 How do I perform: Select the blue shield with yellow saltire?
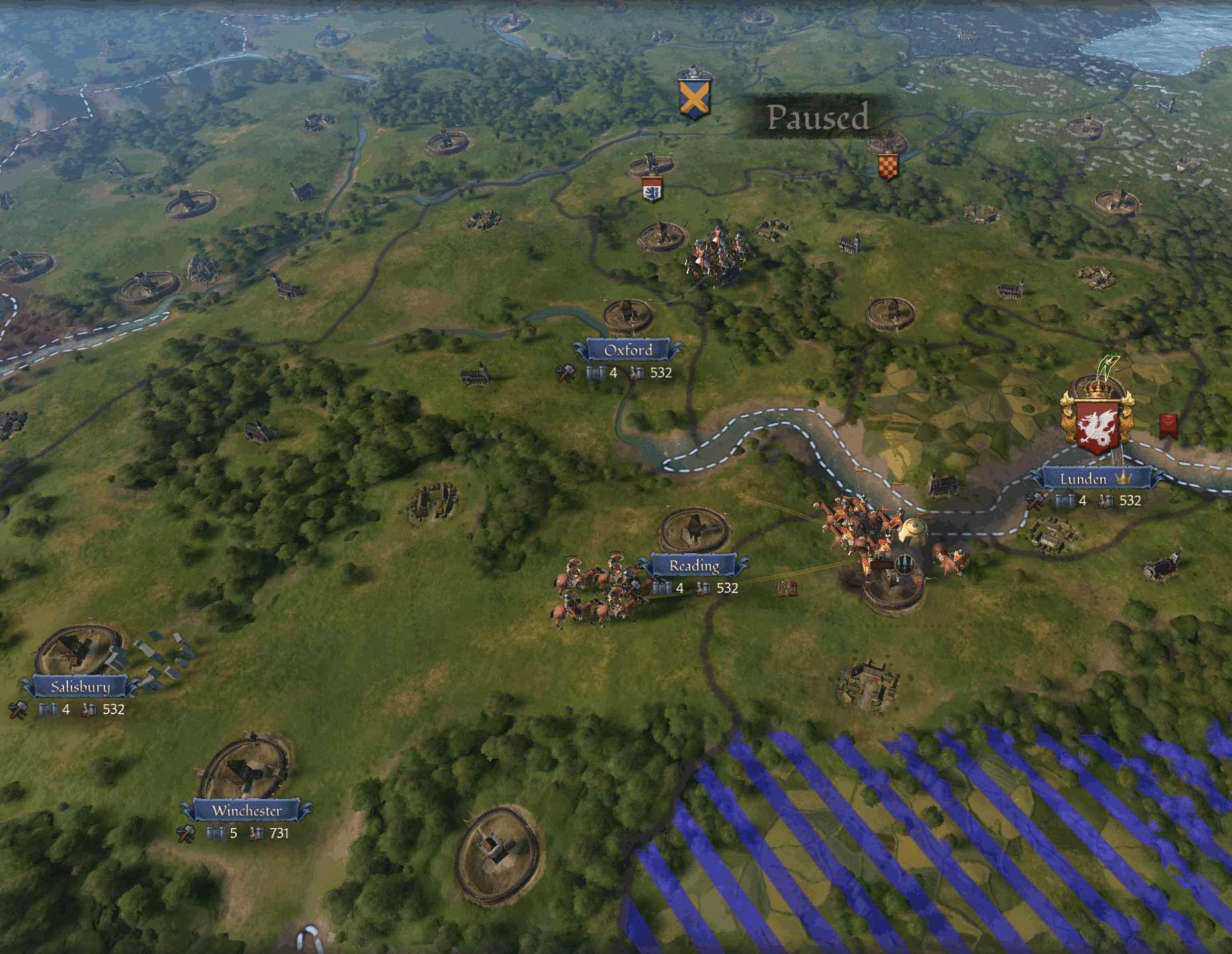click(x=694, y=98)
